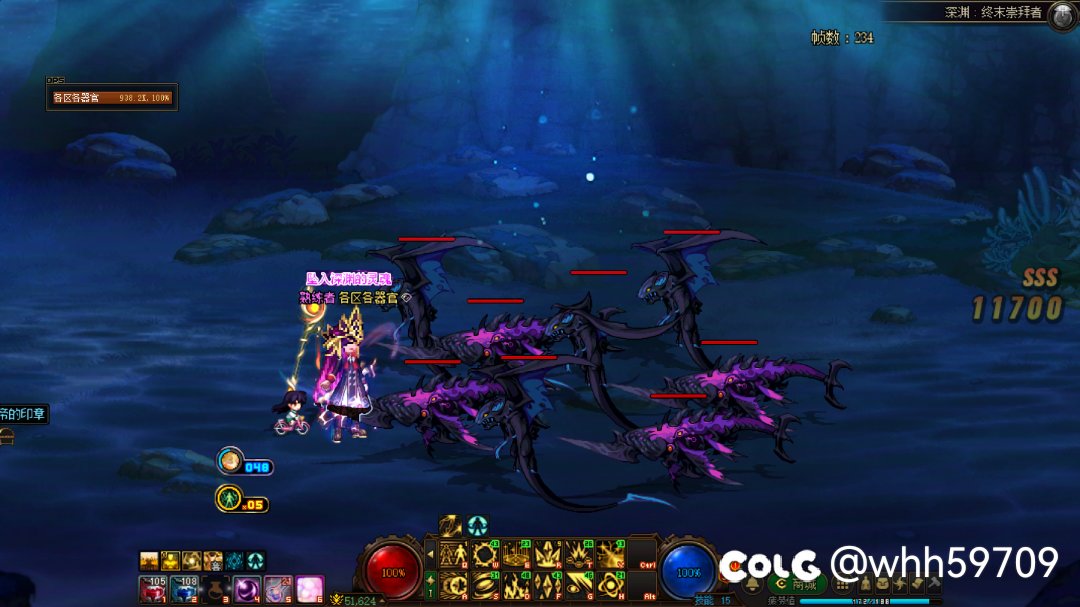Select the DPS meter player row
Image resolution: width=1080 pixels, height=607 pixels.
pyautogui.click(x=112, y=98)
